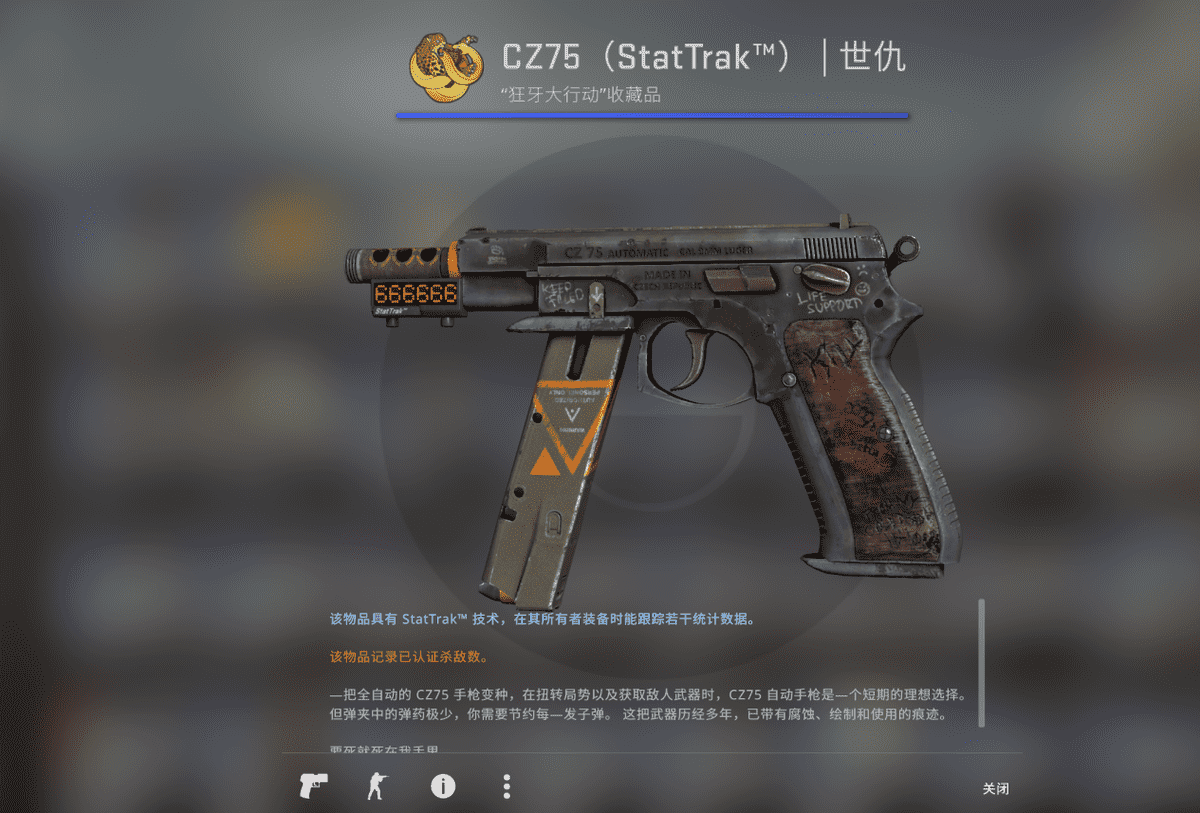Select the pistol view icon
1200x813 pixels.
(312, 786)
